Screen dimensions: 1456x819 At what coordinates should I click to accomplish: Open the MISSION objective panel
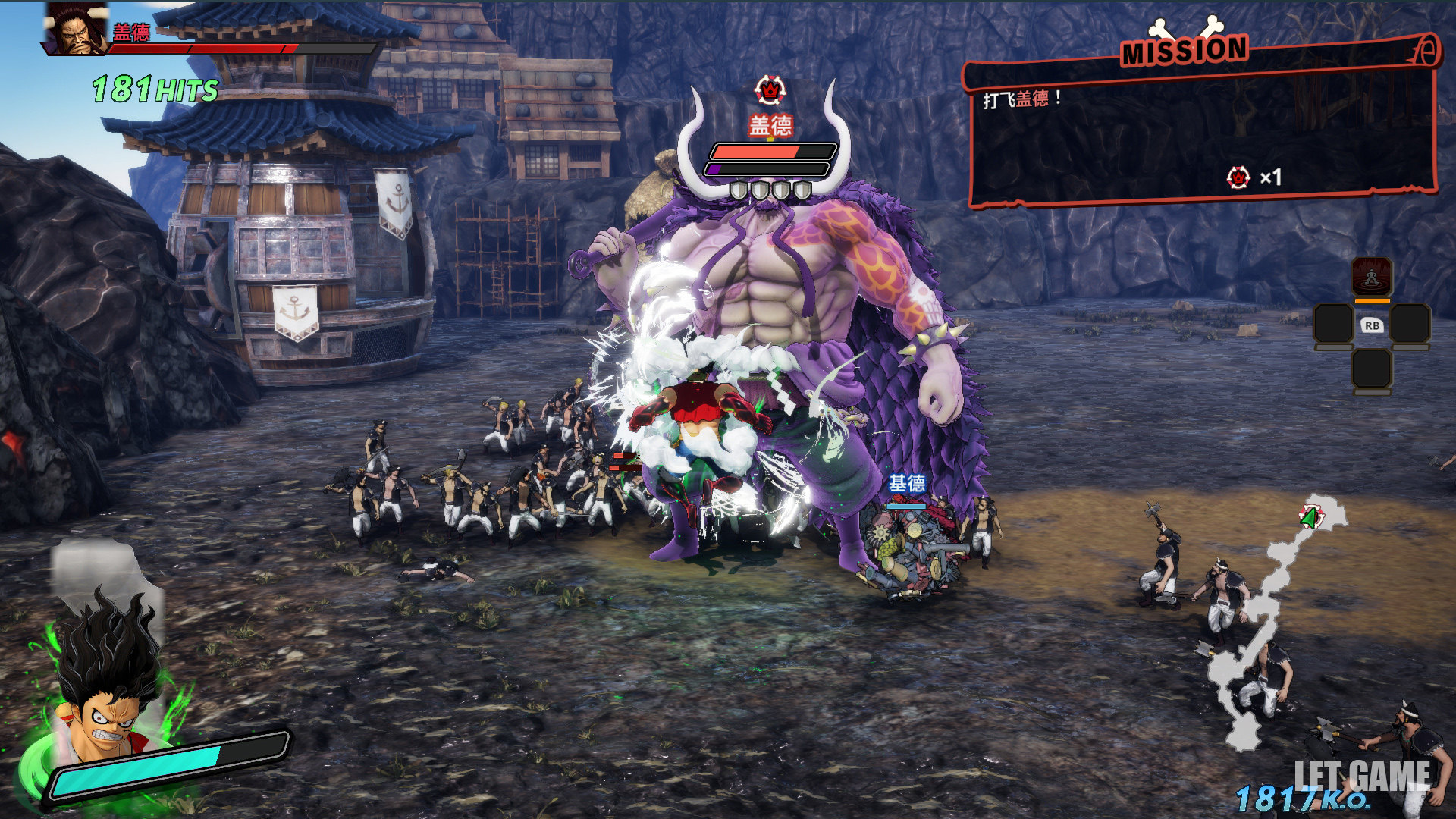click(x=1202, y=121)
